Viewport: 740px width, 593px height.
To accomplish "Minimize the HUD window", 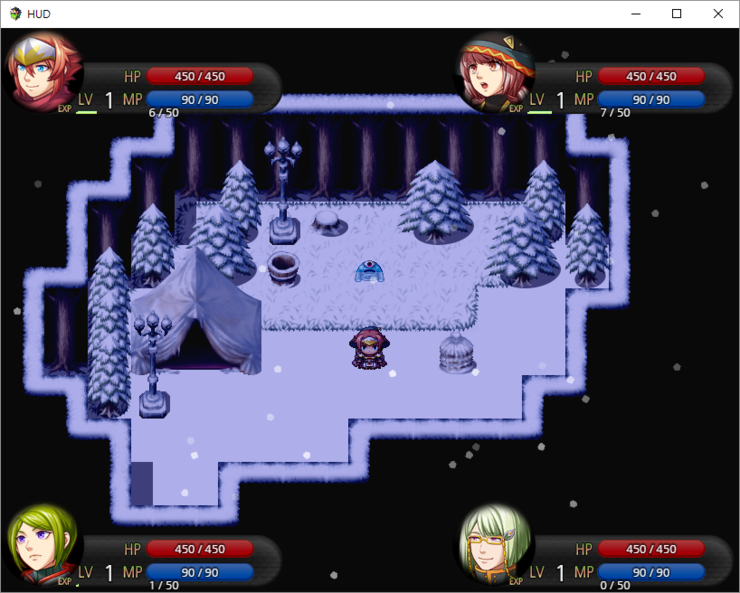I will click(x=634, y=14).
